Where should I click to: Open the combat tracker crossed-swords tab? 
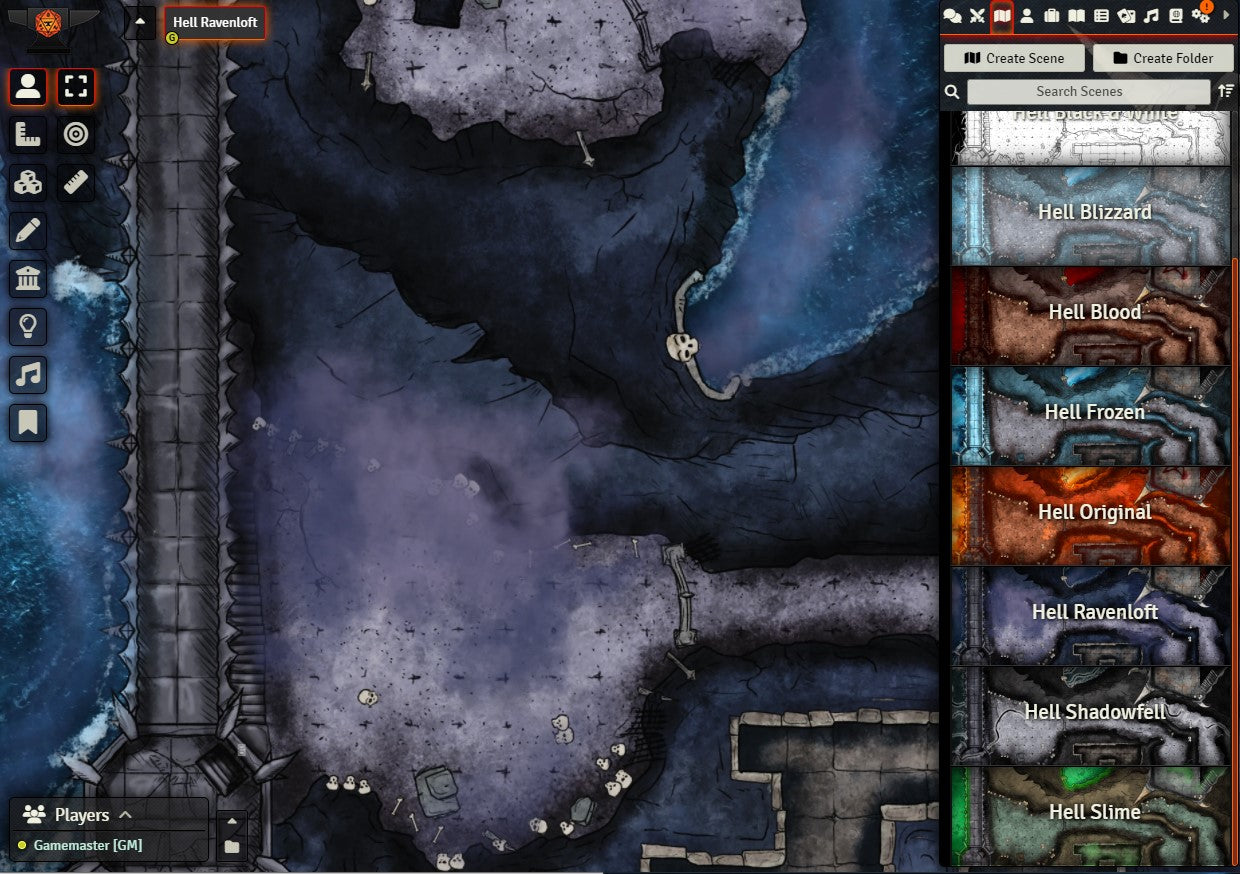tap(977, 16)
